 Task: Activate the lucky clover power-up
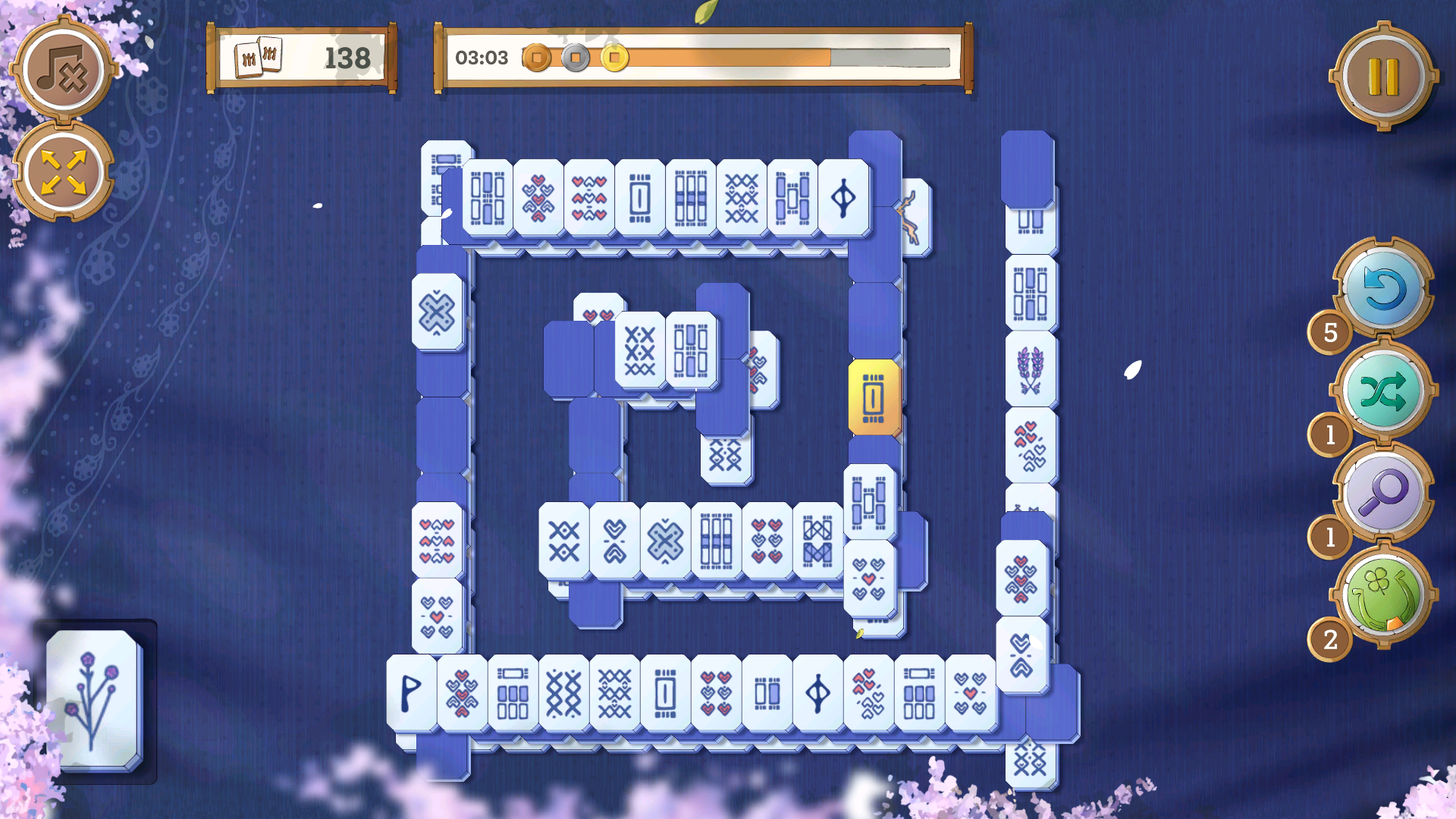click(1385, 599)
